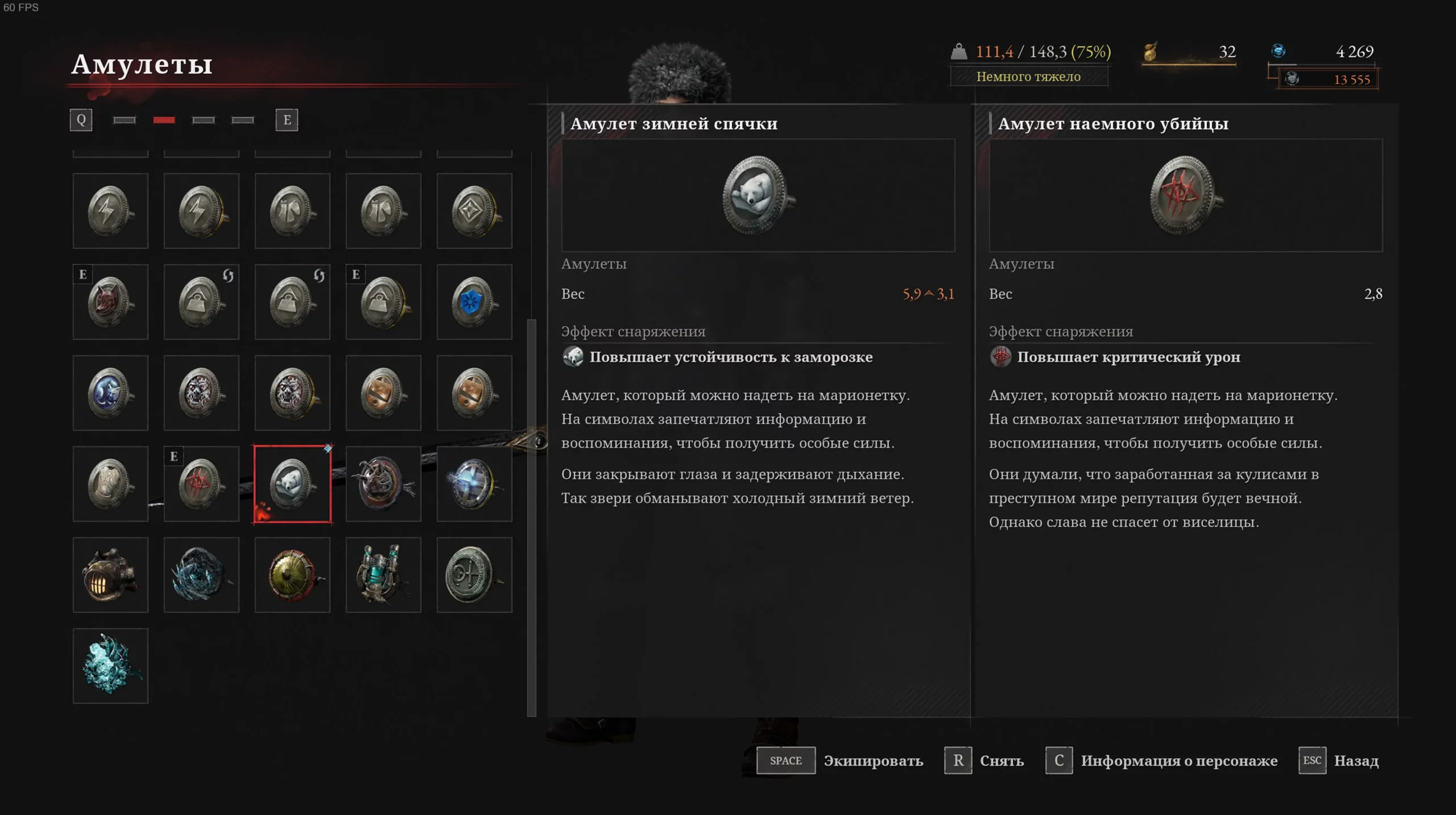Pick the tangled tentacle ring amulet

[x=383, y=484]
